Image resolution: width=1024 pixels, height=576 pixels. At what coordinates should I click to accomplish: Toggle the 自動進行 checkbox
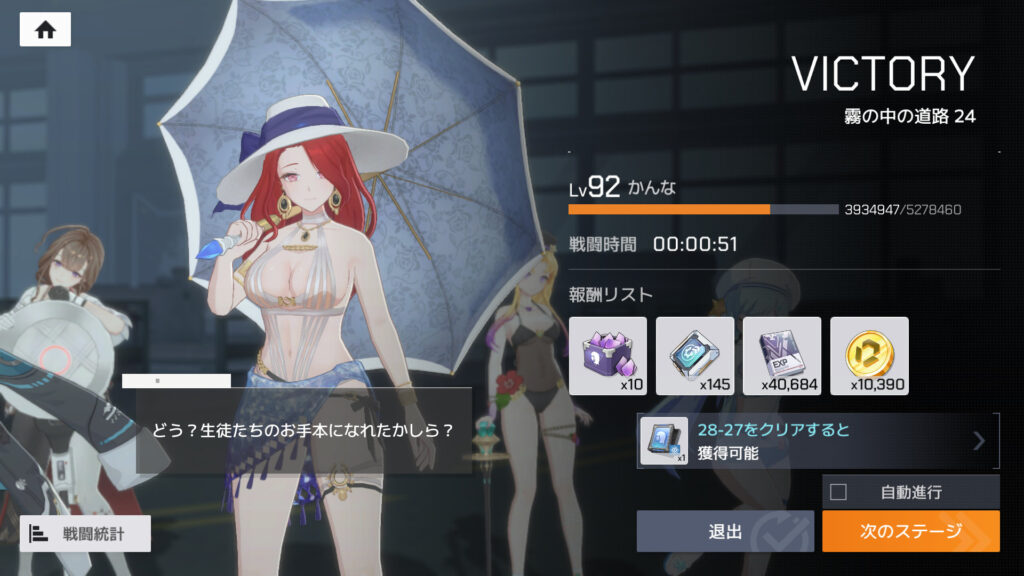pos(838,491)
